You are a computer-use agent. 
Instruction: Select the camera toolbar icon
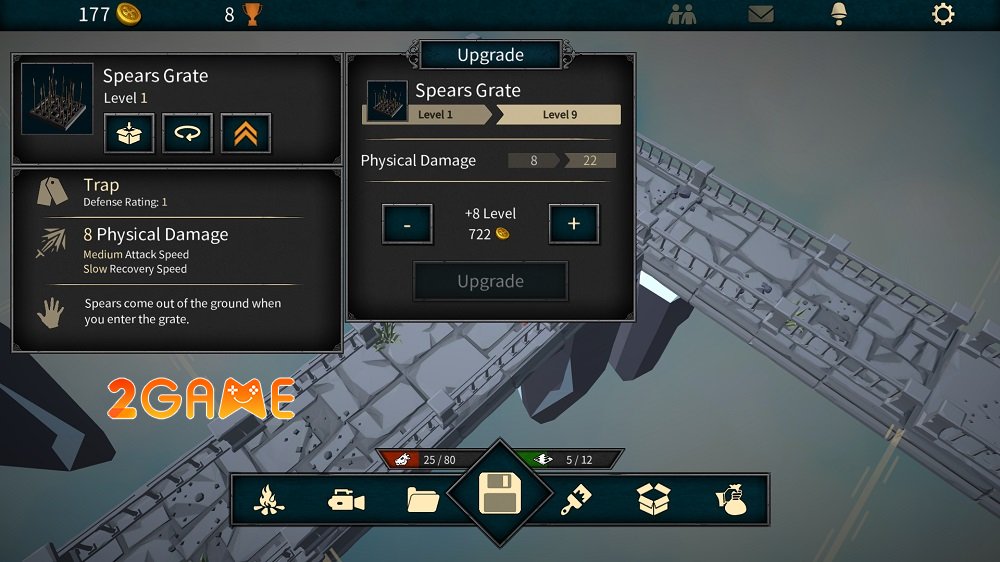[x=346, y=500]
